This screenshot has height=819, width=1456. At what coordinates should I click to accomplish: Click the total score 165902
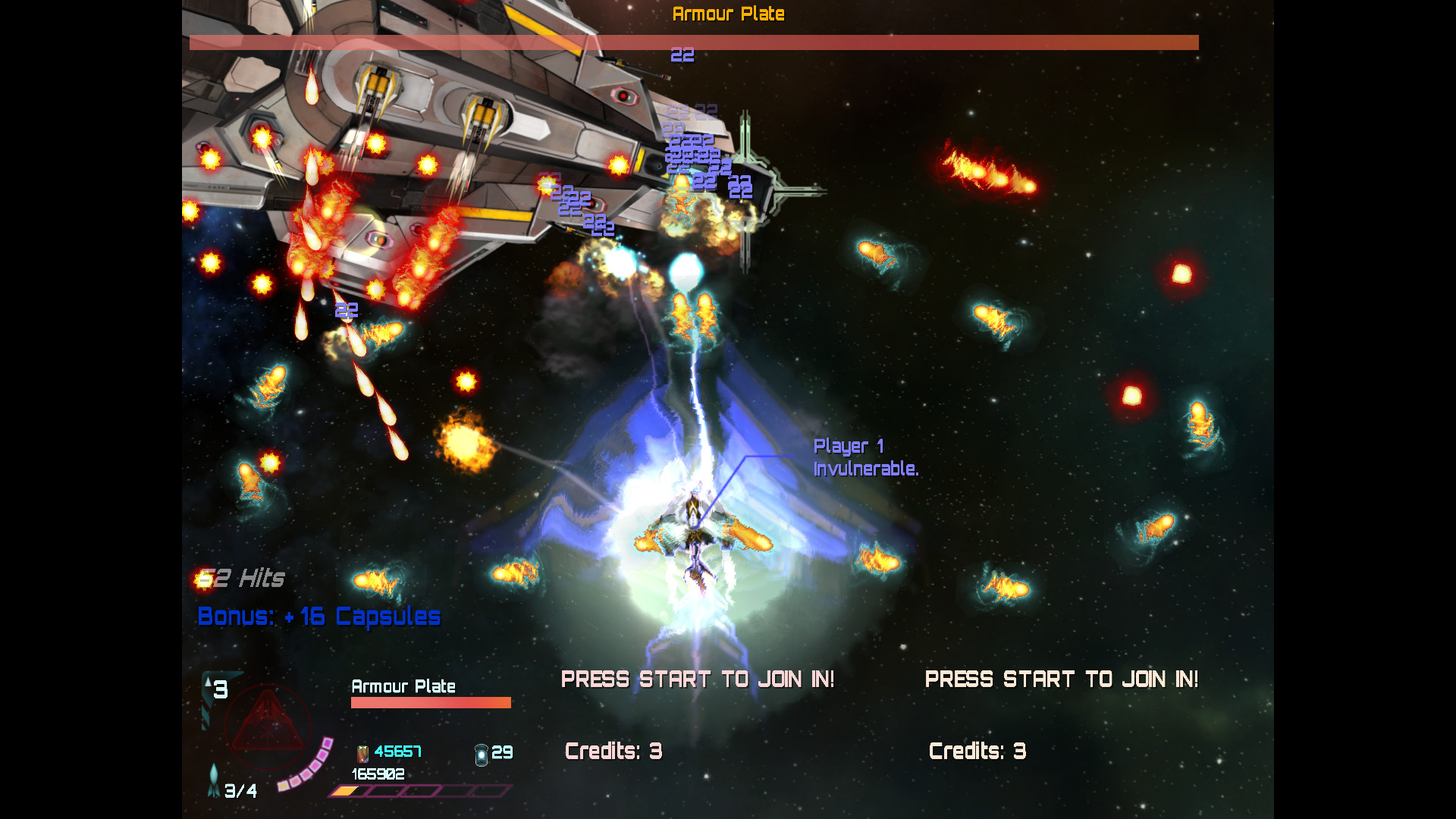point(378,774)
